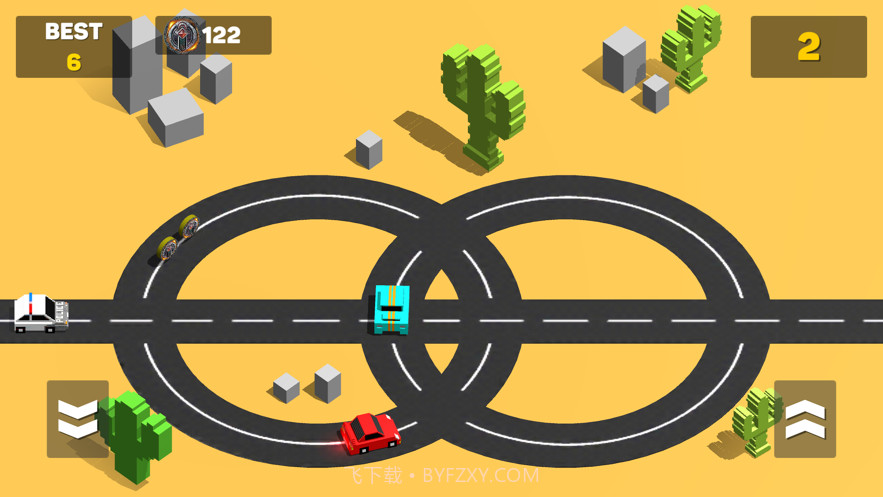Tap the double up-arrow speed button
Screen dimensions: 883x497
tap(805, 419)
